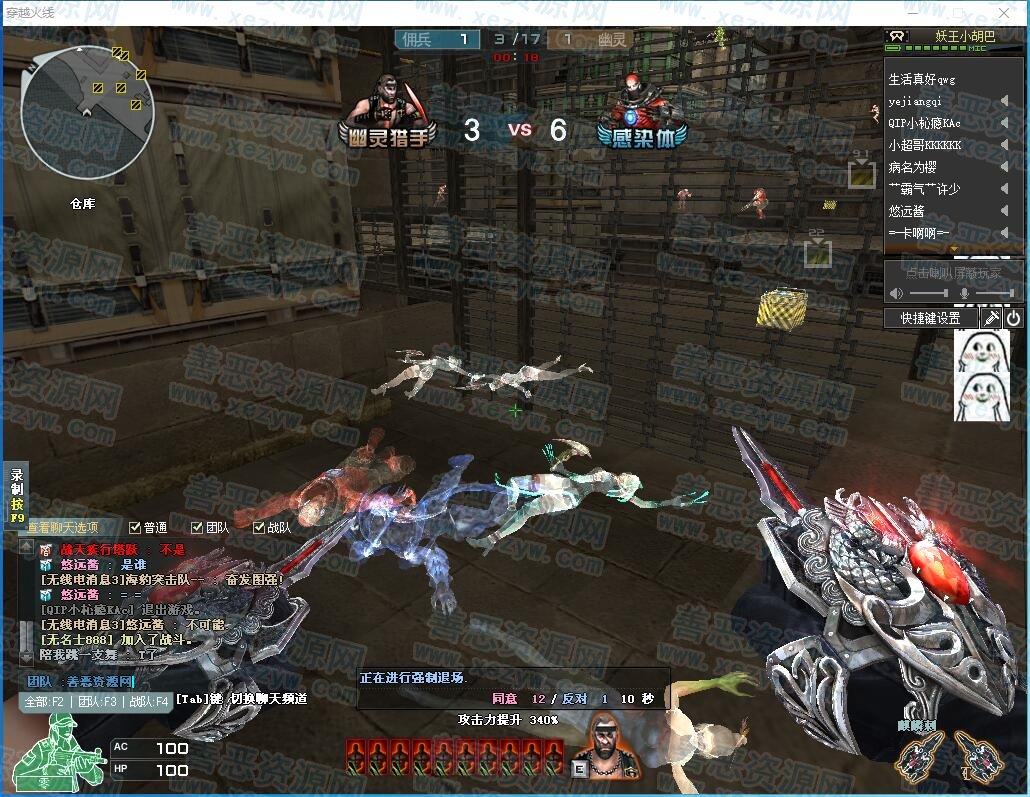The image size is (1030, 797).
Task: Switch chat channel to 全部
Action: click(x=44, y=701)
